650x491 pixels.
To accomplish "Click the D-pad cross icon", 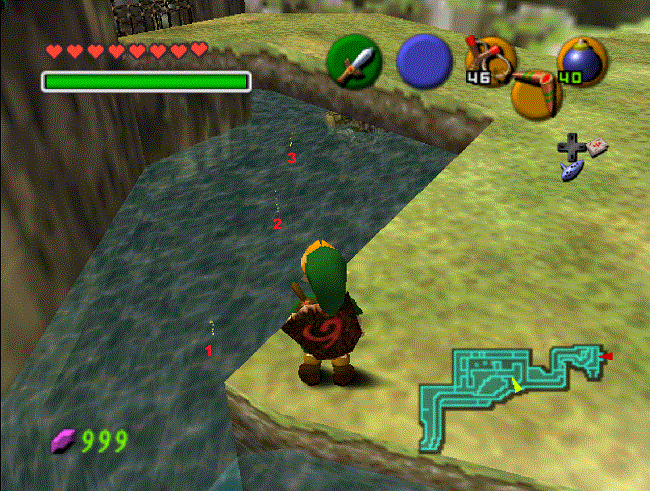I will coord(572,149).
